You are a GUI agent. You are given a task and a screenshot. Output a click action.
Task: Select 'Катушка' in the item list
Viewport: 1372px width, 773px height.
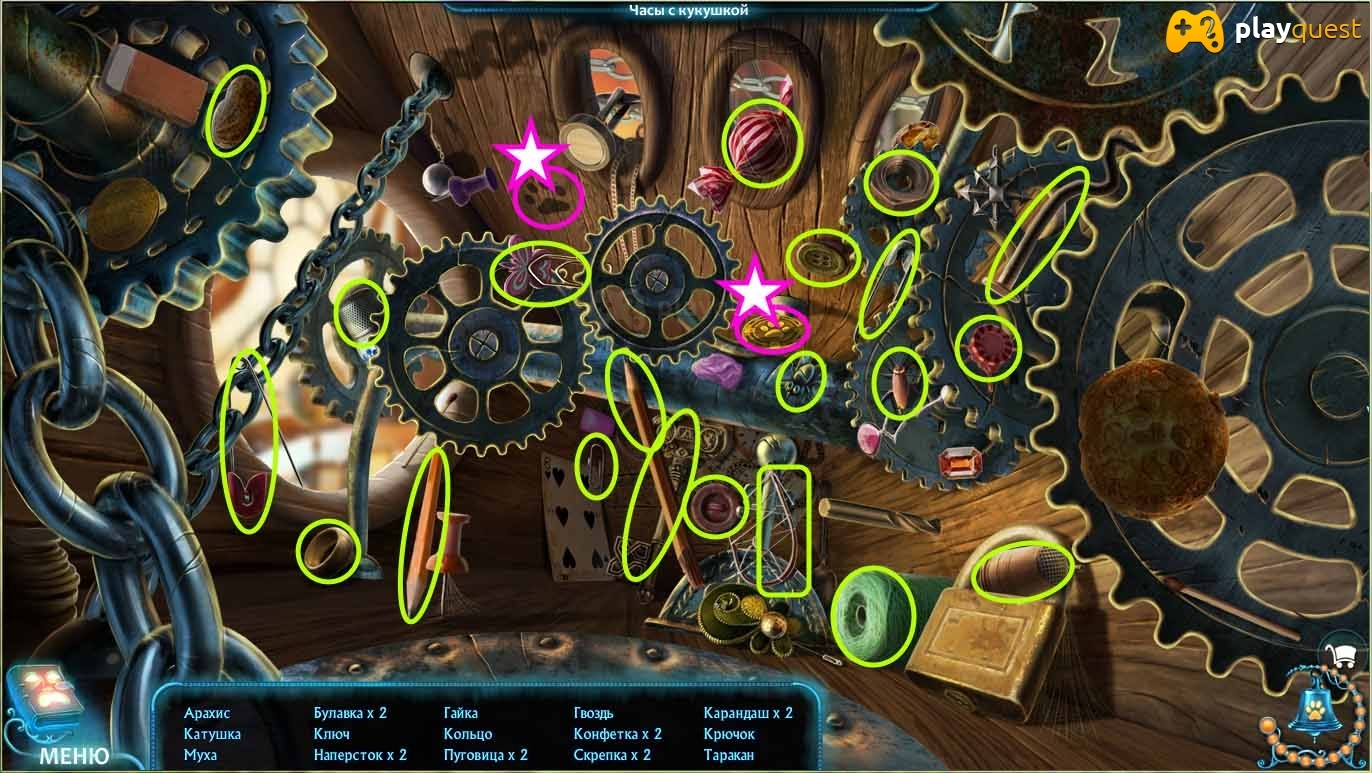coord(212,734)
